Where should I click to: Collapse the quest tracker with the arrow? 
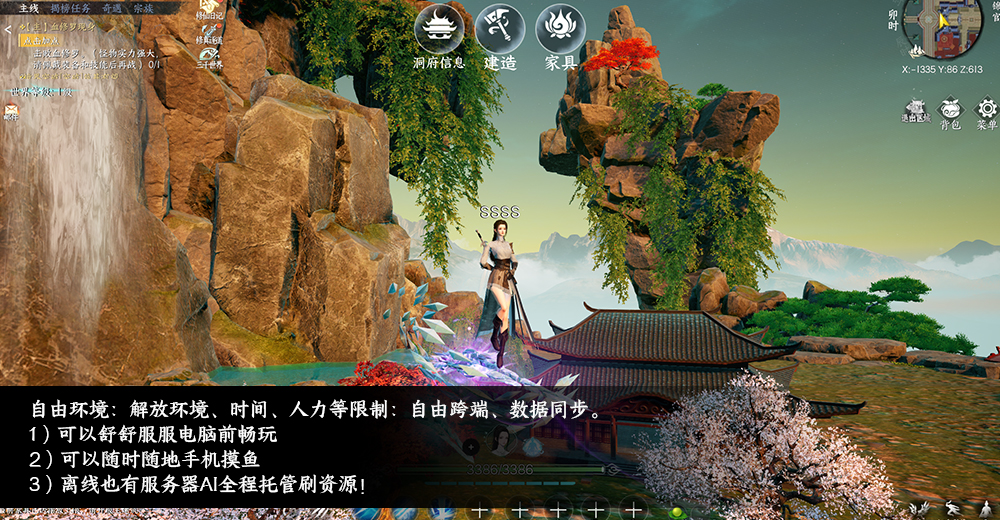(x=8, y=31)
